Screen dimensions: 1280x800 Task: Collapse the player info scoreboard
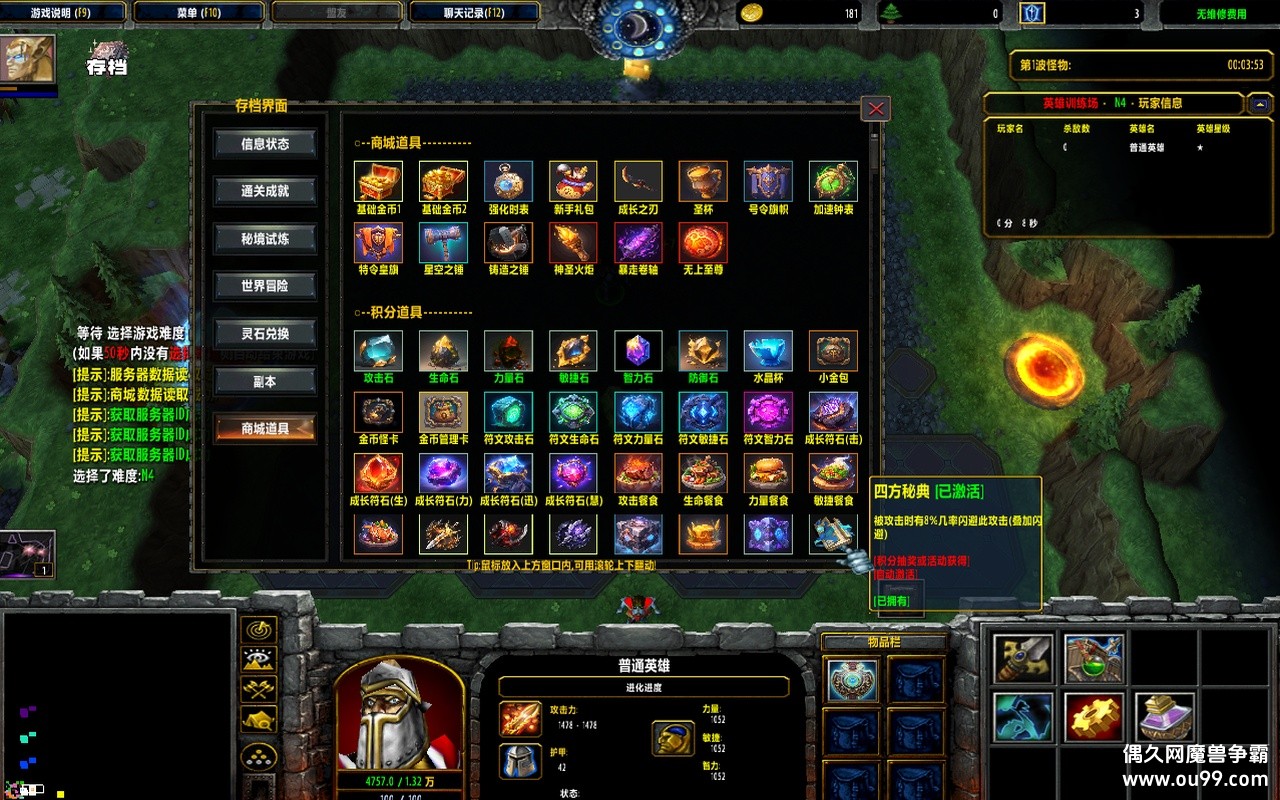(x=1259, y=103)
